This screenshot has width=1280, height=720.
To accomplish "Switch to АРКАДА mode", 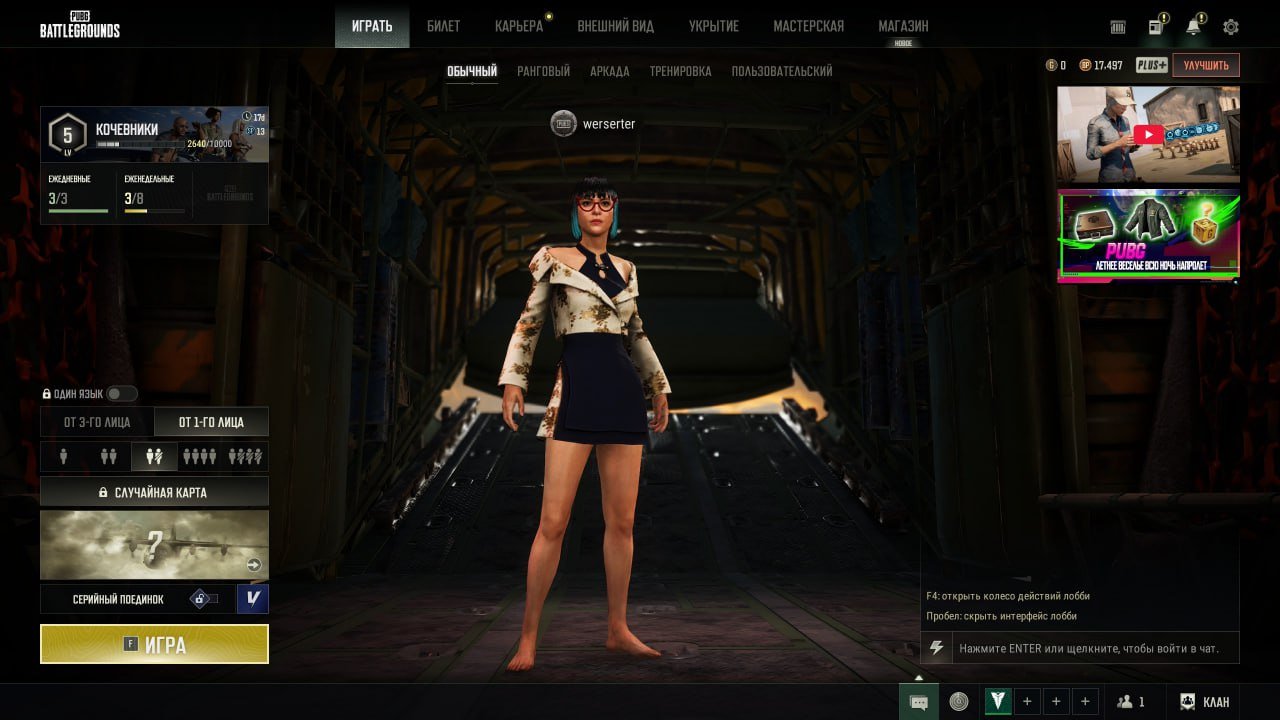I will [x=610, y=71].
